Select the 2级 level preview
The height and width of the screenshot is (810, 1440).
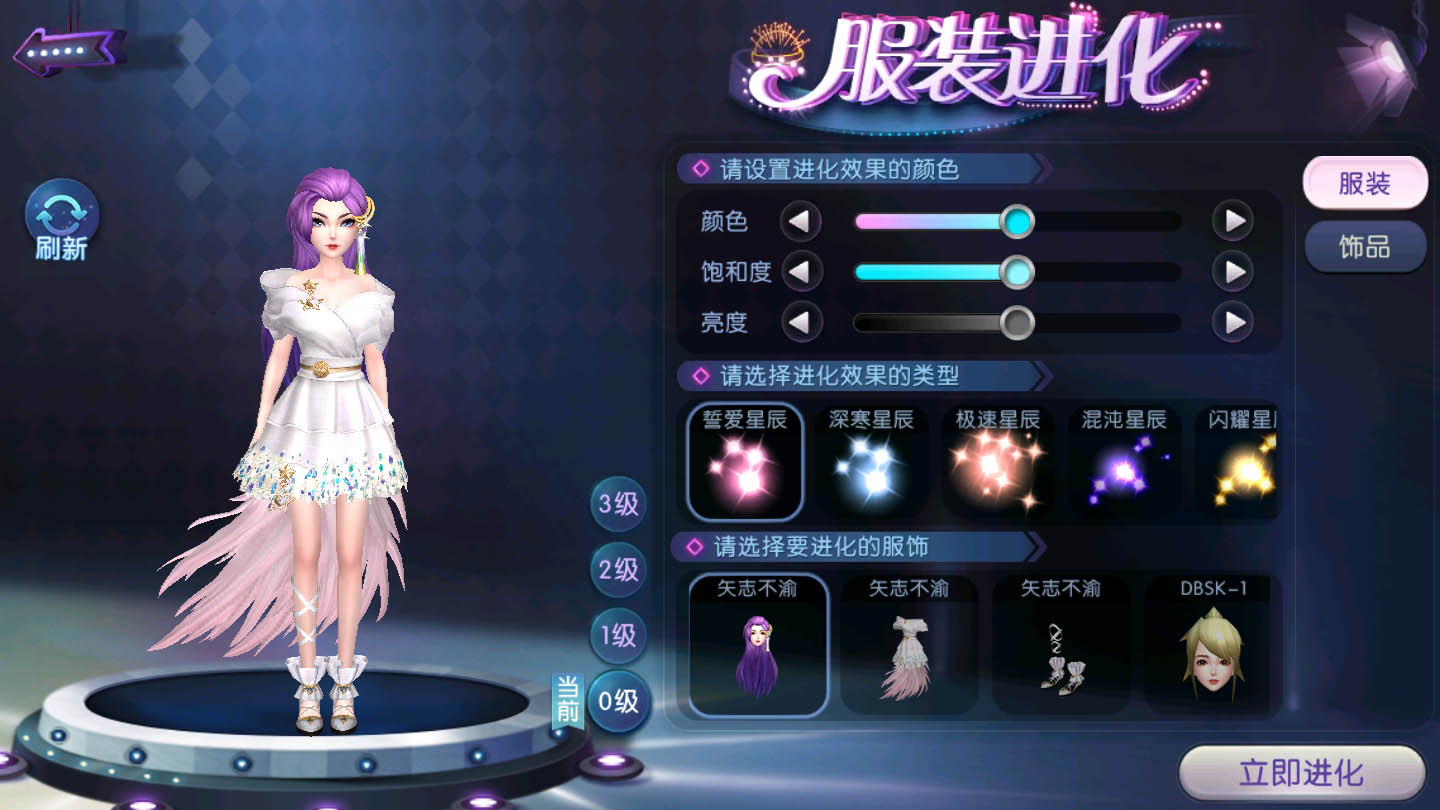click(x=618, y=570)
